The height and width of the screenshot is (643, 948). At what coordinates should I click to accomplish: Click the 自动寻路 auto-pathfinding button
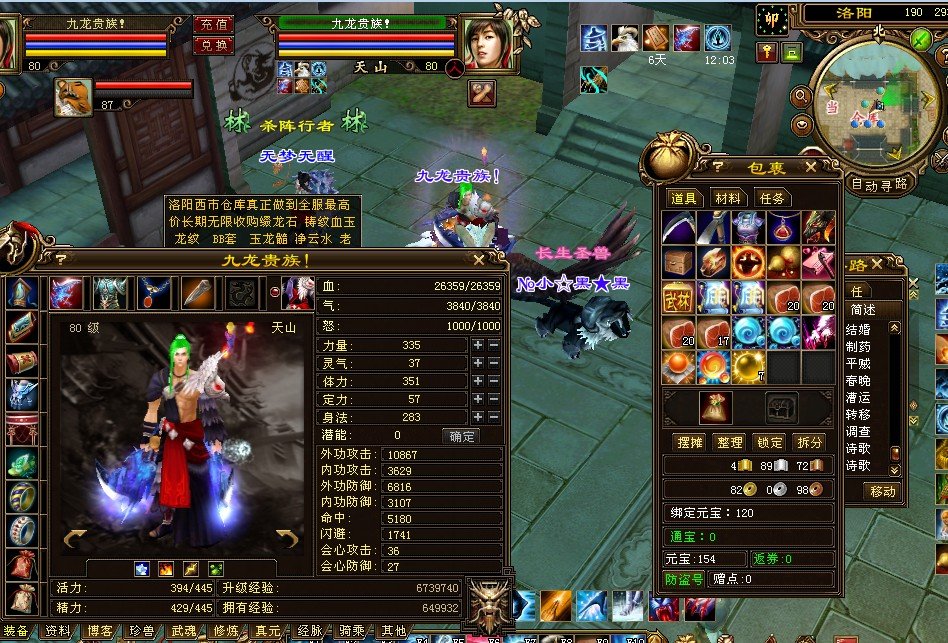pos(879,184)
